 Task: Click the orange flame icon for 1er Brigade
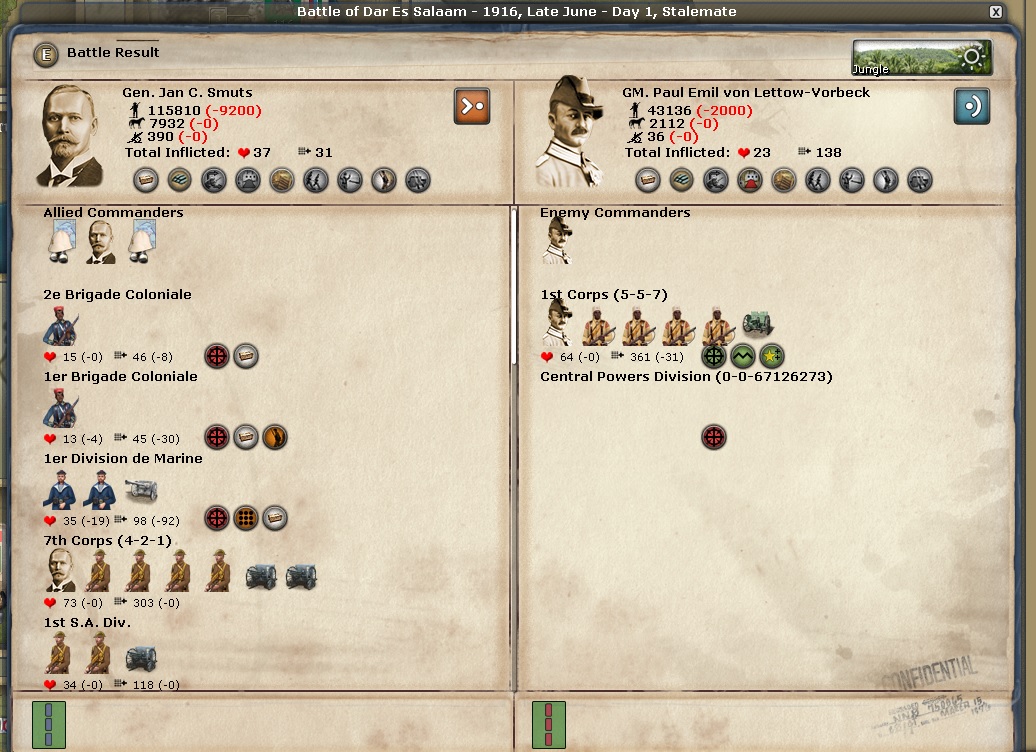(x=274, y=437)
